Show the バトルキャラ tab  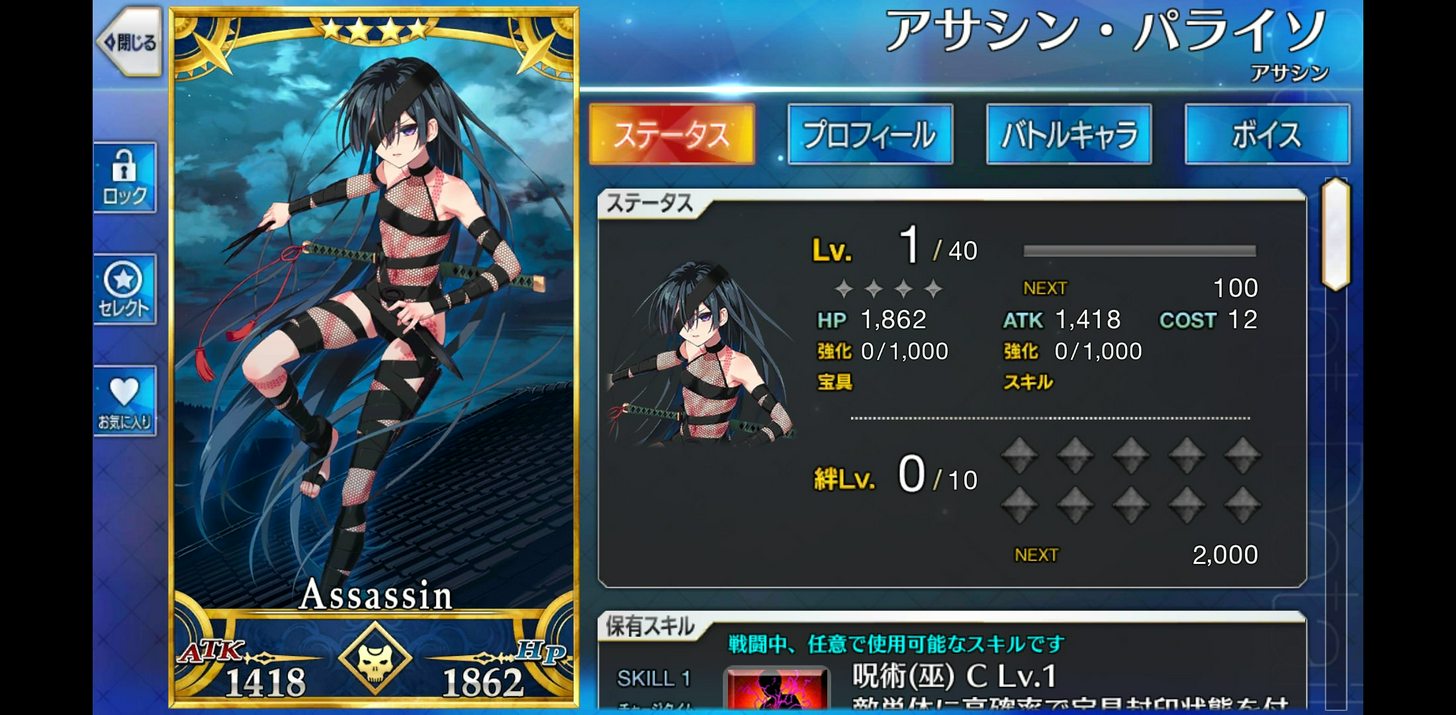[1068, 134]
